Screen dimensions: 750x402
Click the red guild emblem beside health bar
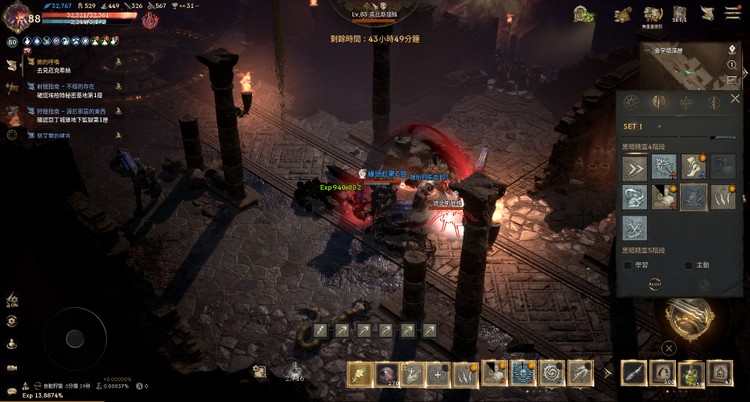(150, 19)
